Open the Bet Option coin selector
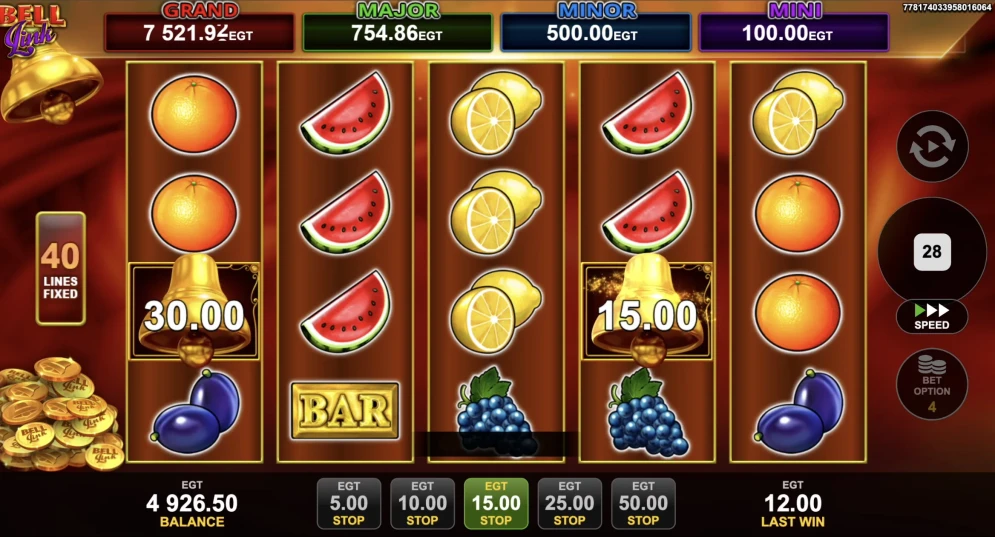This screenshot has width=995, height=537. coord(932,383)
